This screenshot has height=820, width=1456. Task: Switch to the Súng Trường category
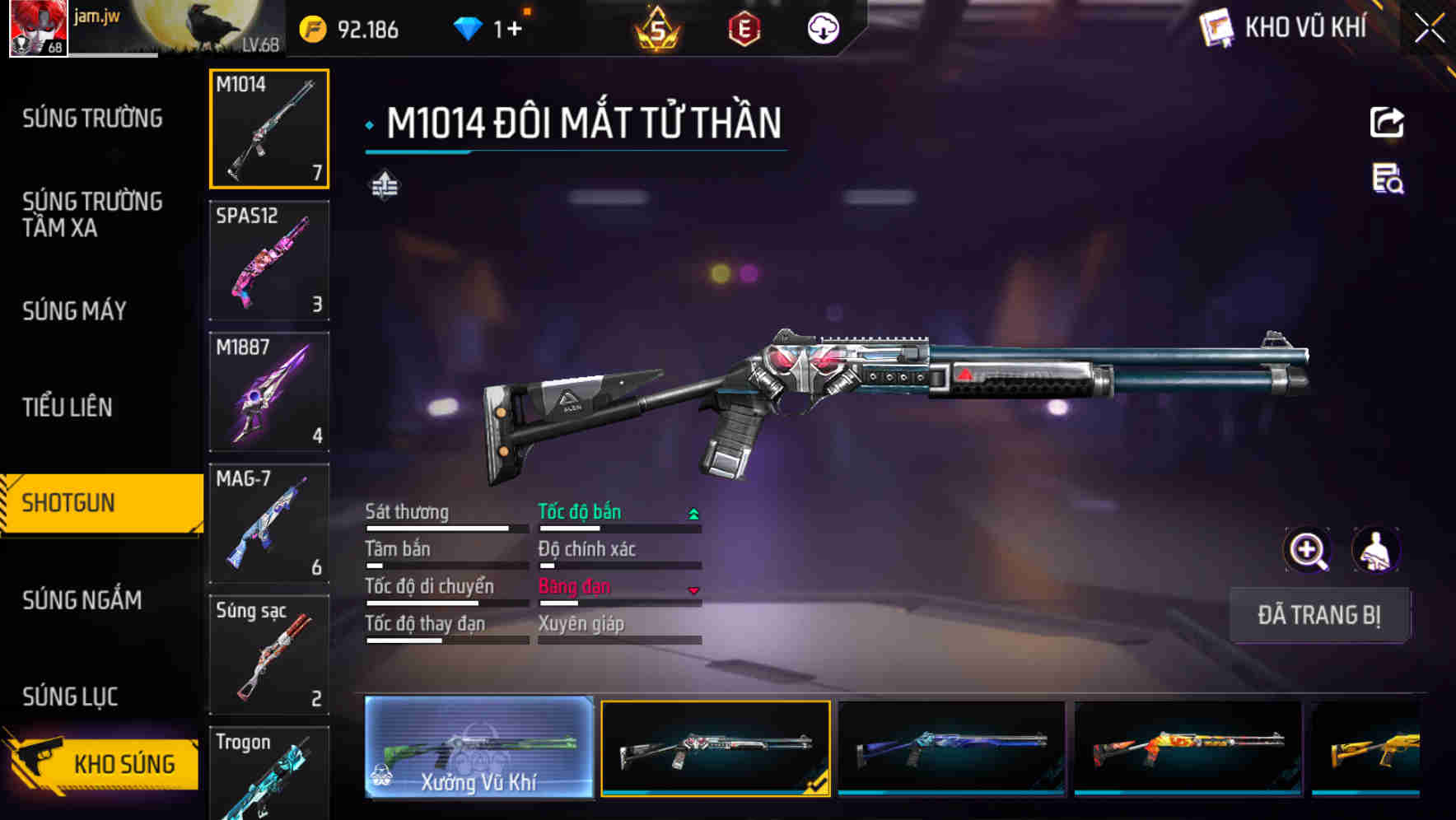[x=92, y=119]
